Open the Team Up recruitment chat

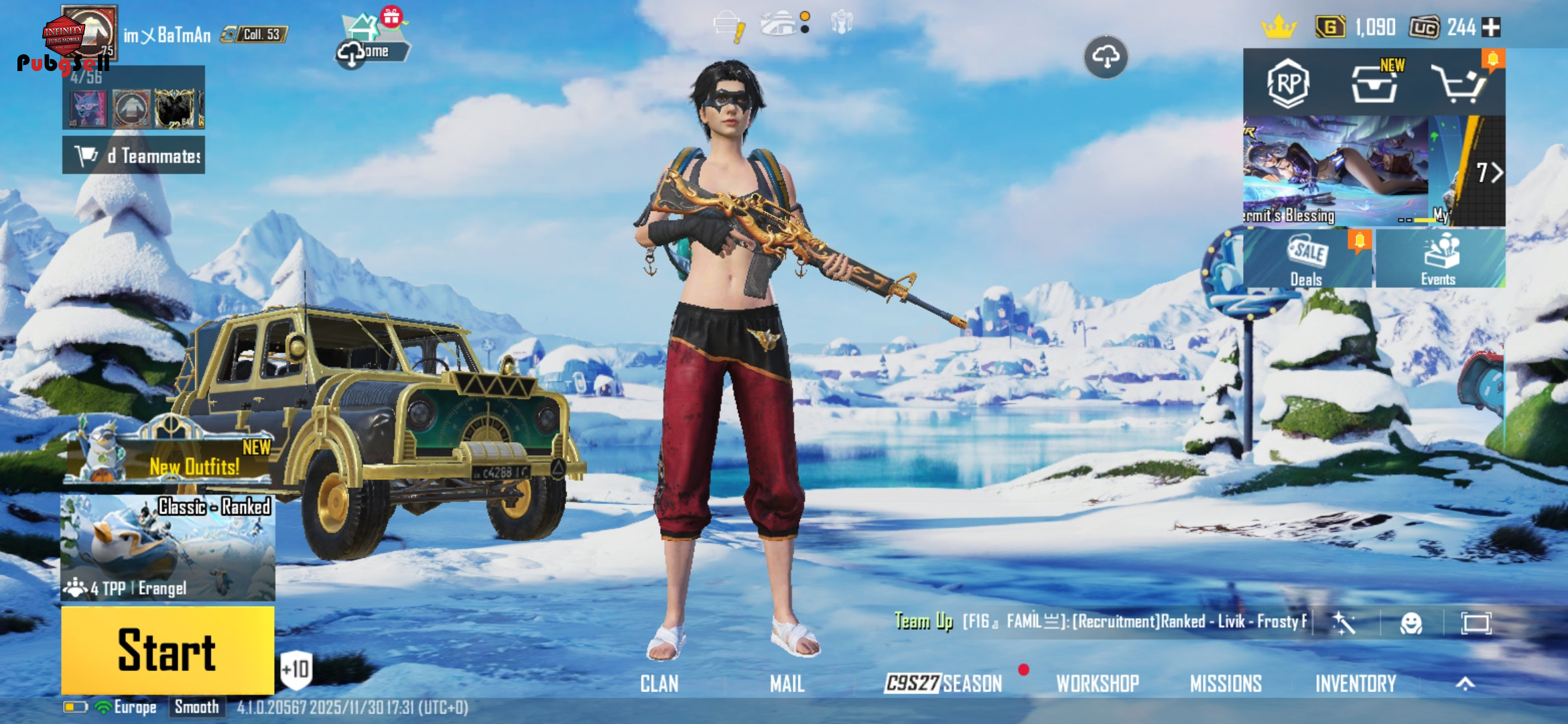coord(1099,622)
